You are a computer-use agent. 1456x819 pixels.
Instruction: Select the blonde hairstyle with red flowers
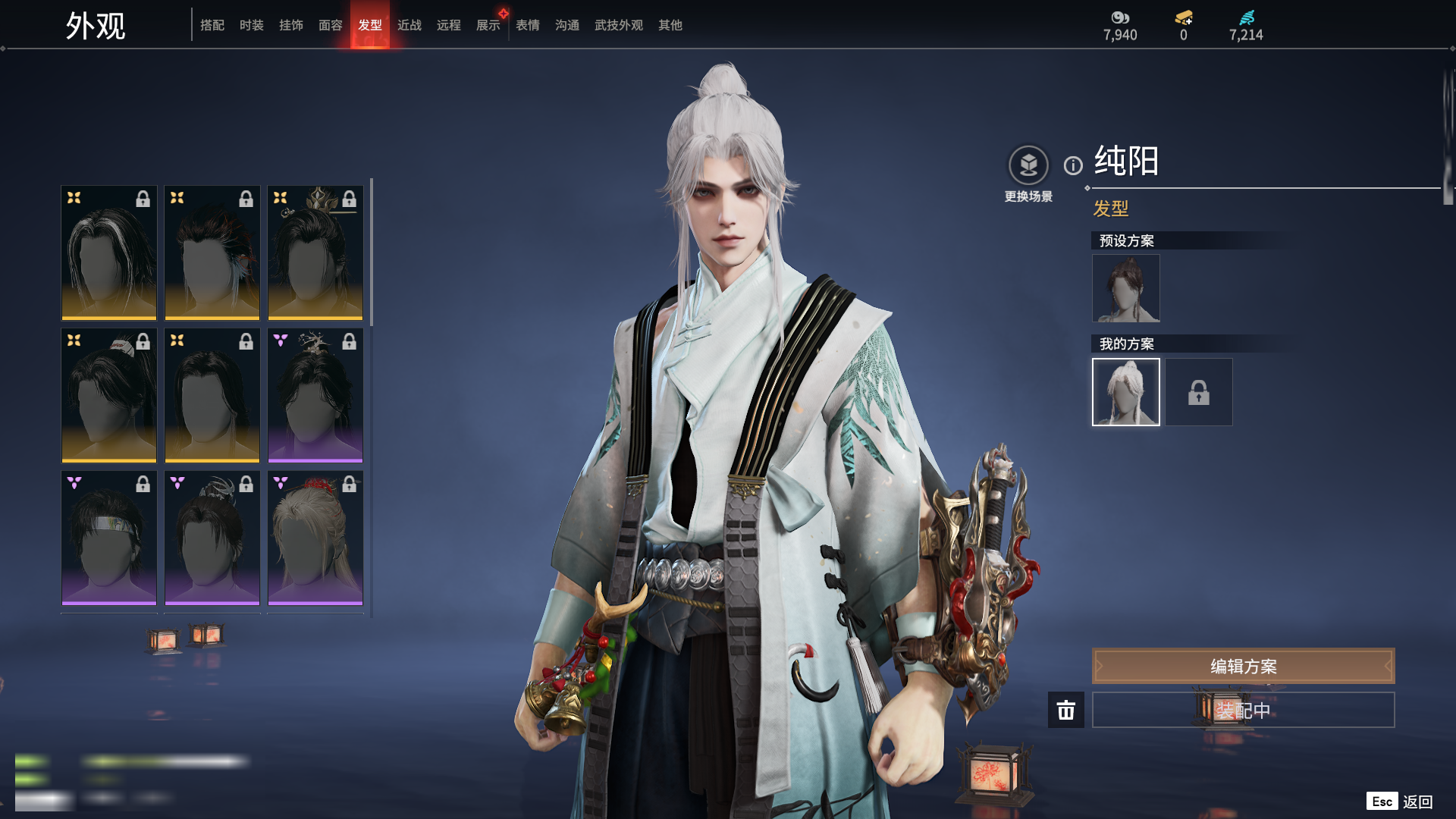point(315,538)
